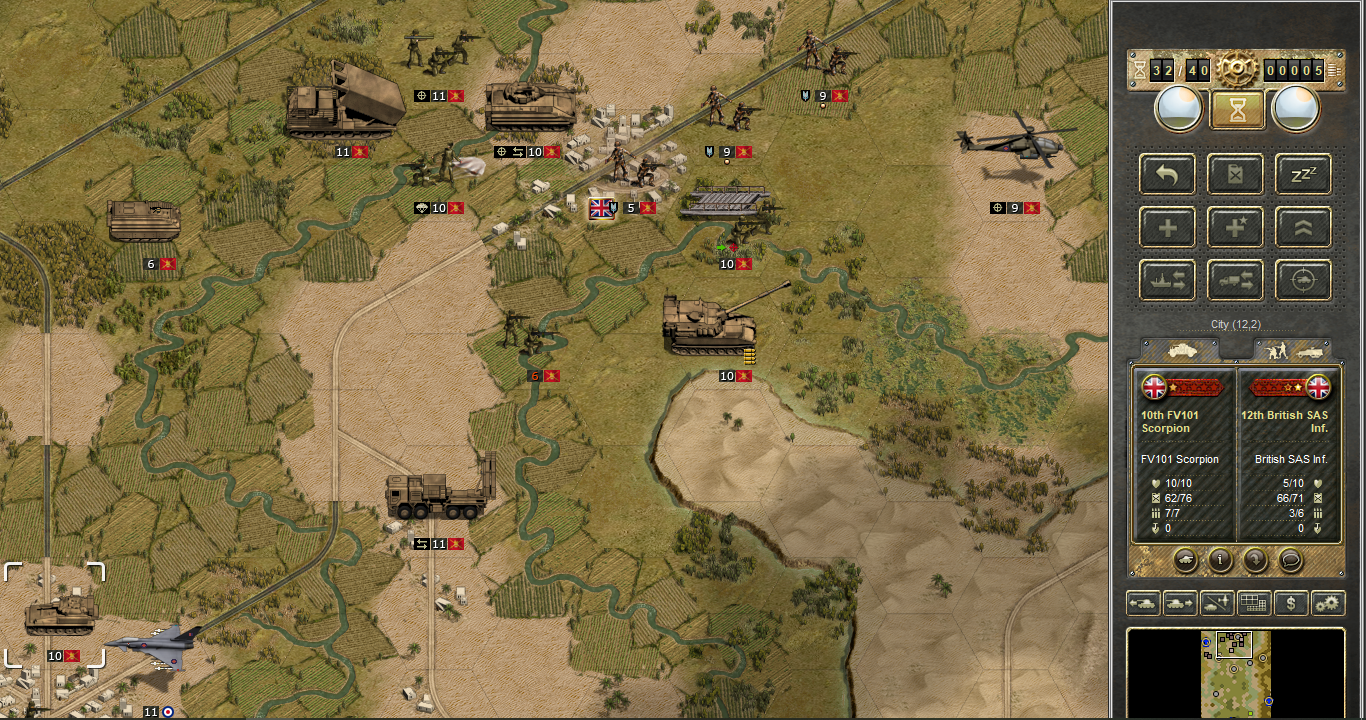The width and height of the screenshot is (1366, 720).
Task: Upgrade the unit with chevron button
Action: (x=1303, y=228)
